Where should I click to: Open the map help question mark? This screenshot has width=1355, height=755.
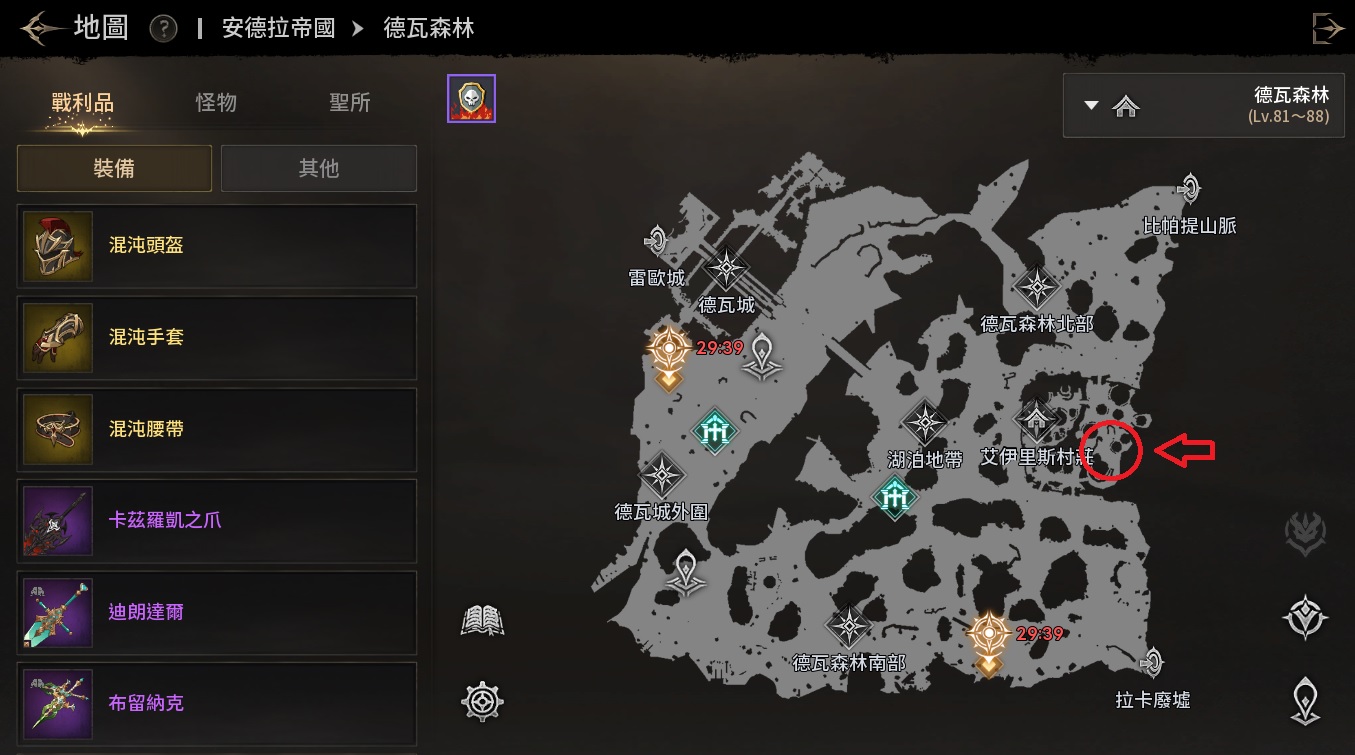(163, 29)
